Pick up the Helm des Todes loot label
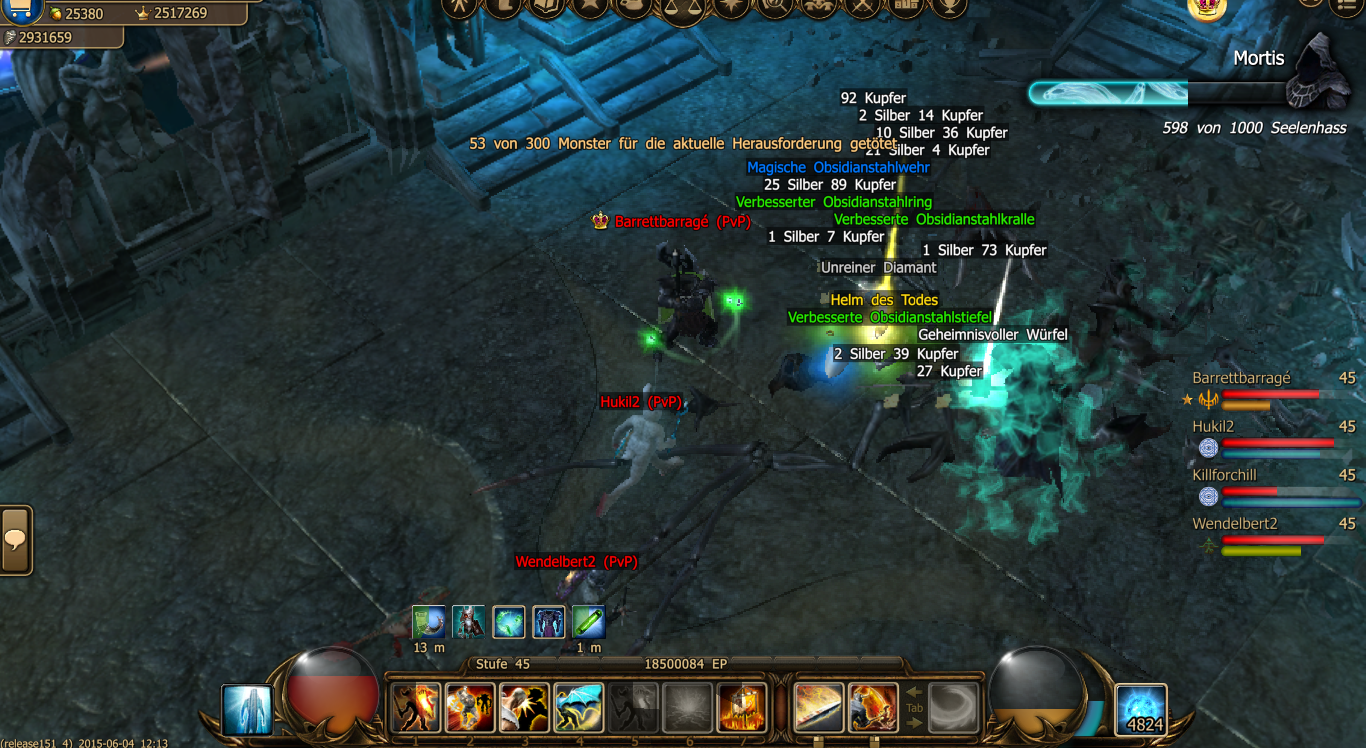1366x748 pixels. (884, 300)
